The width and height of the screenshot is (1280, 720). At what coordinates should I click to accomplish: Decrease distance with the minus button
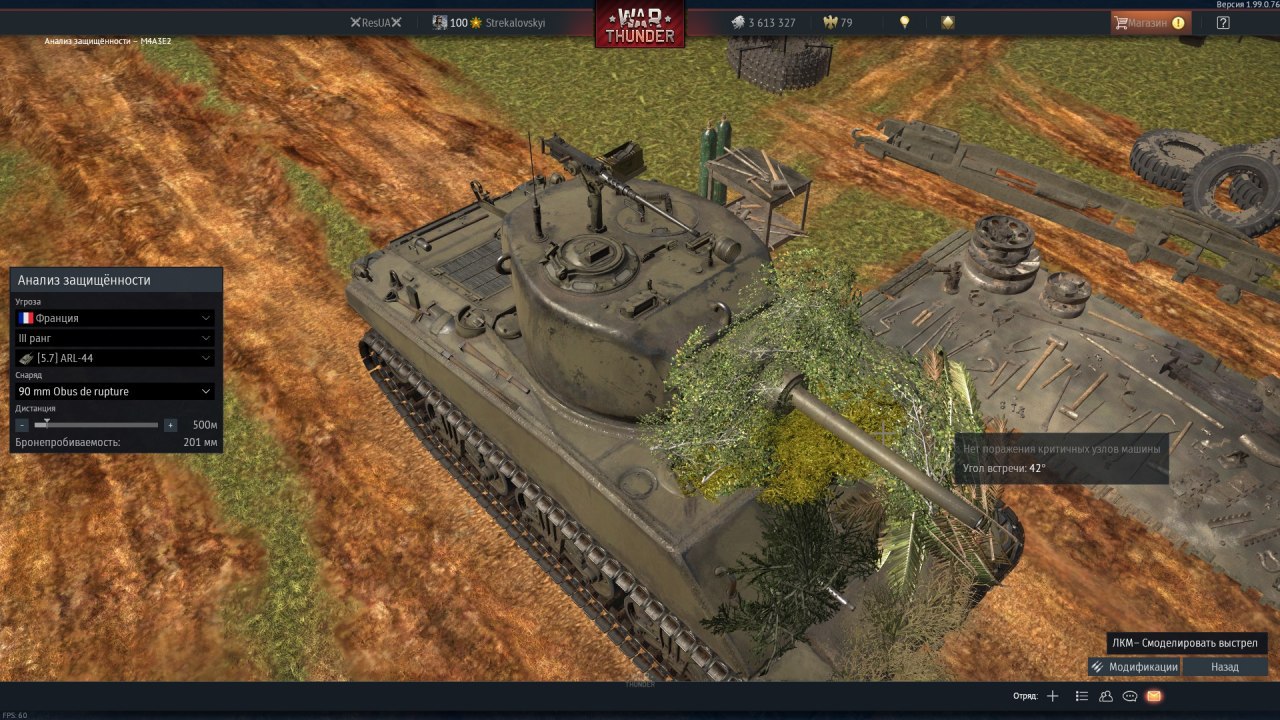click(23, 425)
